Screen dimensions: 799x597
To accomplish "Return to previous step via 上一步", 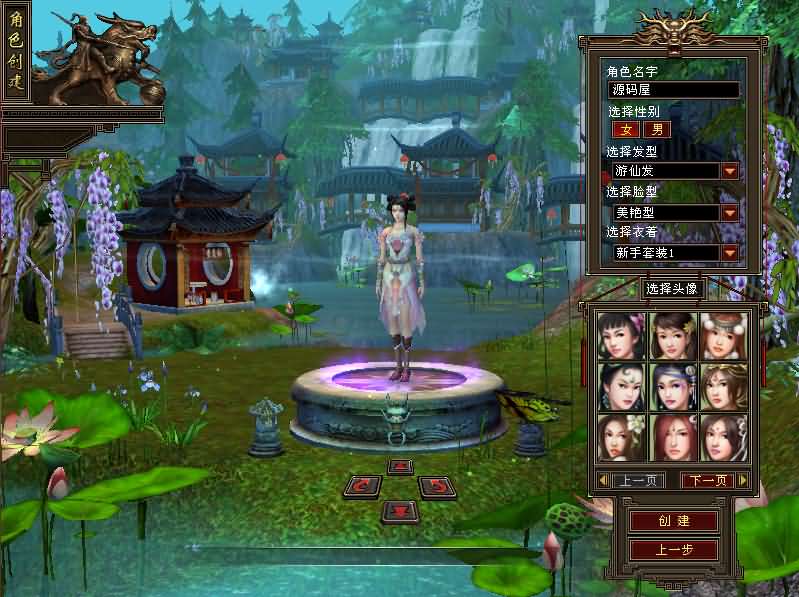I will click(x=673, y=549).
